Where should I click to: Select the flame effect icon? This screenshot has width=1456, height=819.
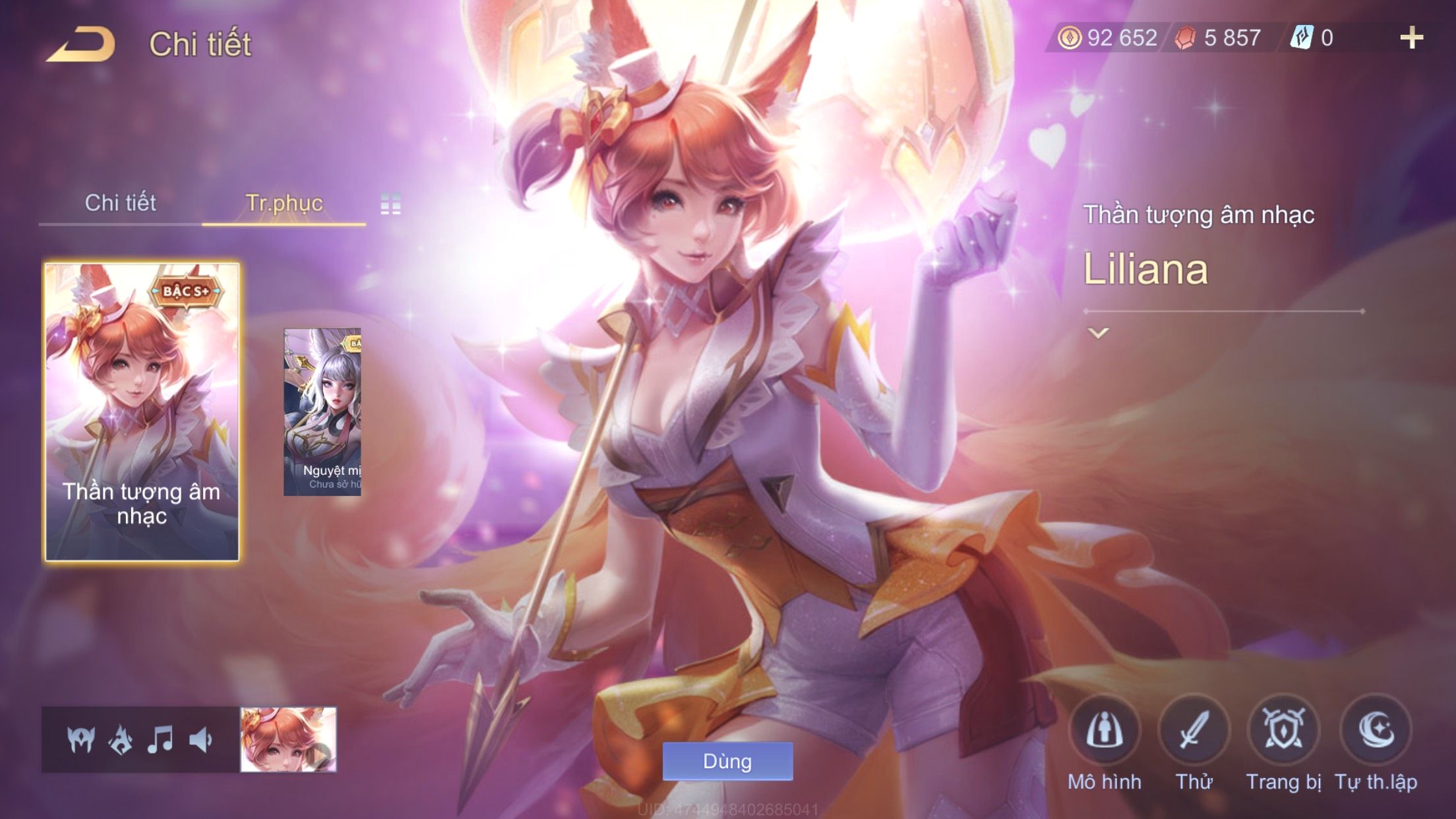coord(121,740)
